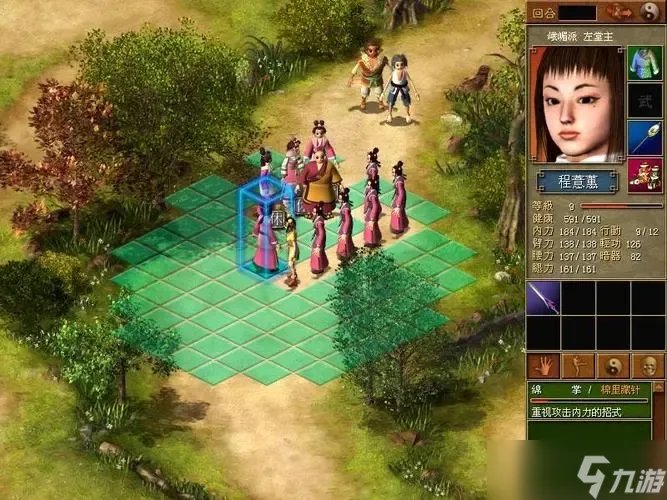
Task: Click the character portrait of 程薏蕙
Action: [575, 105]
